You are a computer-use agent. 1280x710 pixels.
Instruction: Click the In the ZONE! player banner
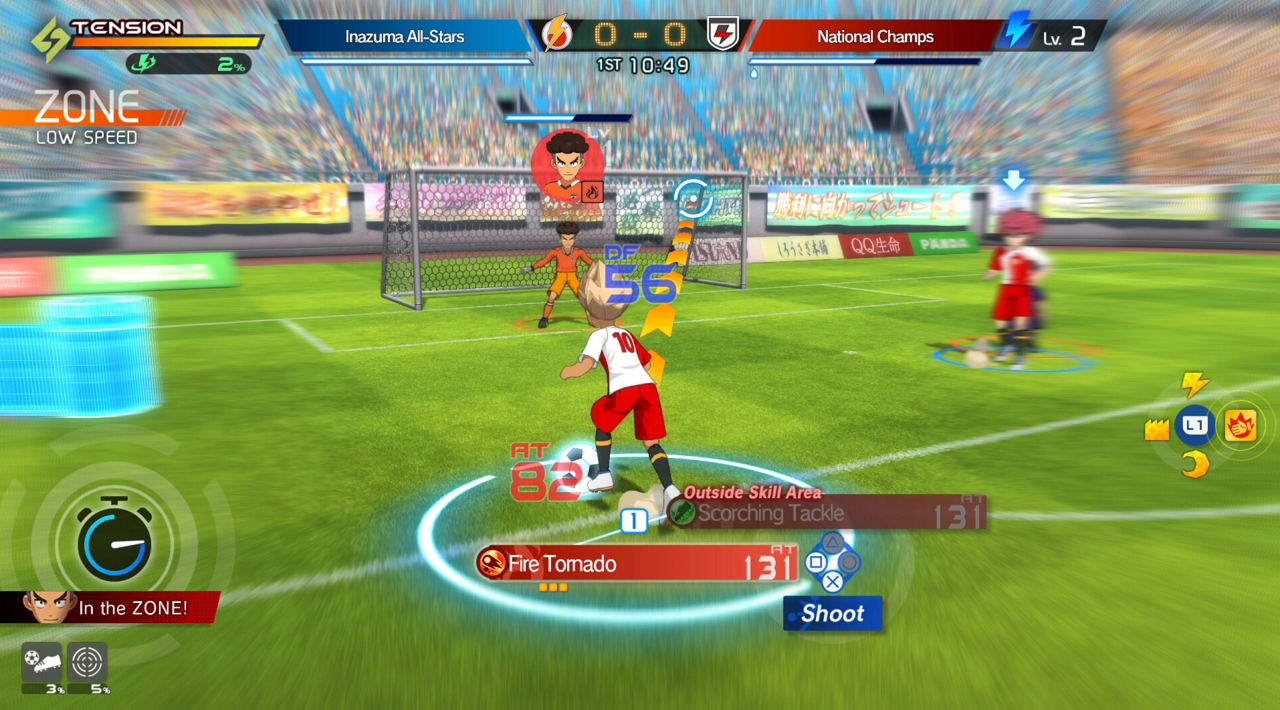[110, 607]
